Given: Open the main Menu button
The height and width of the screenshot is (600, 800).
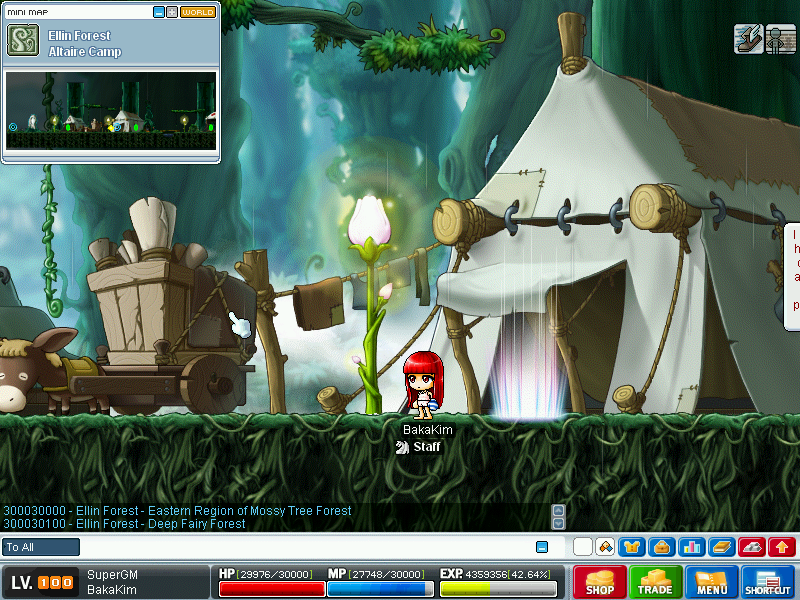Looking at the screenshot, I should tap(712, 582).
